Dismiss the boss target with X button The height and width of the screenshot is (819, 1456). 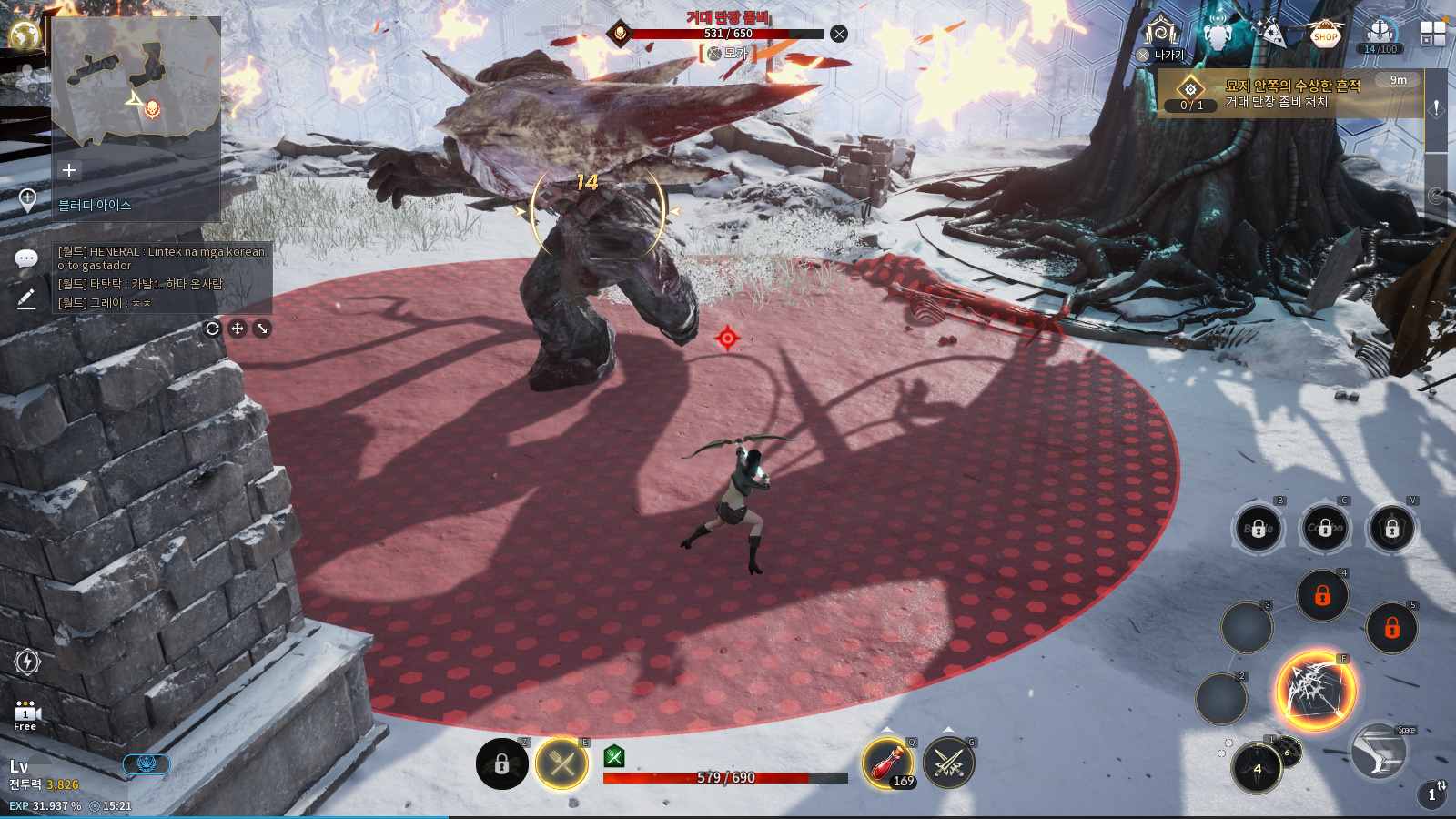coord(839,34)
